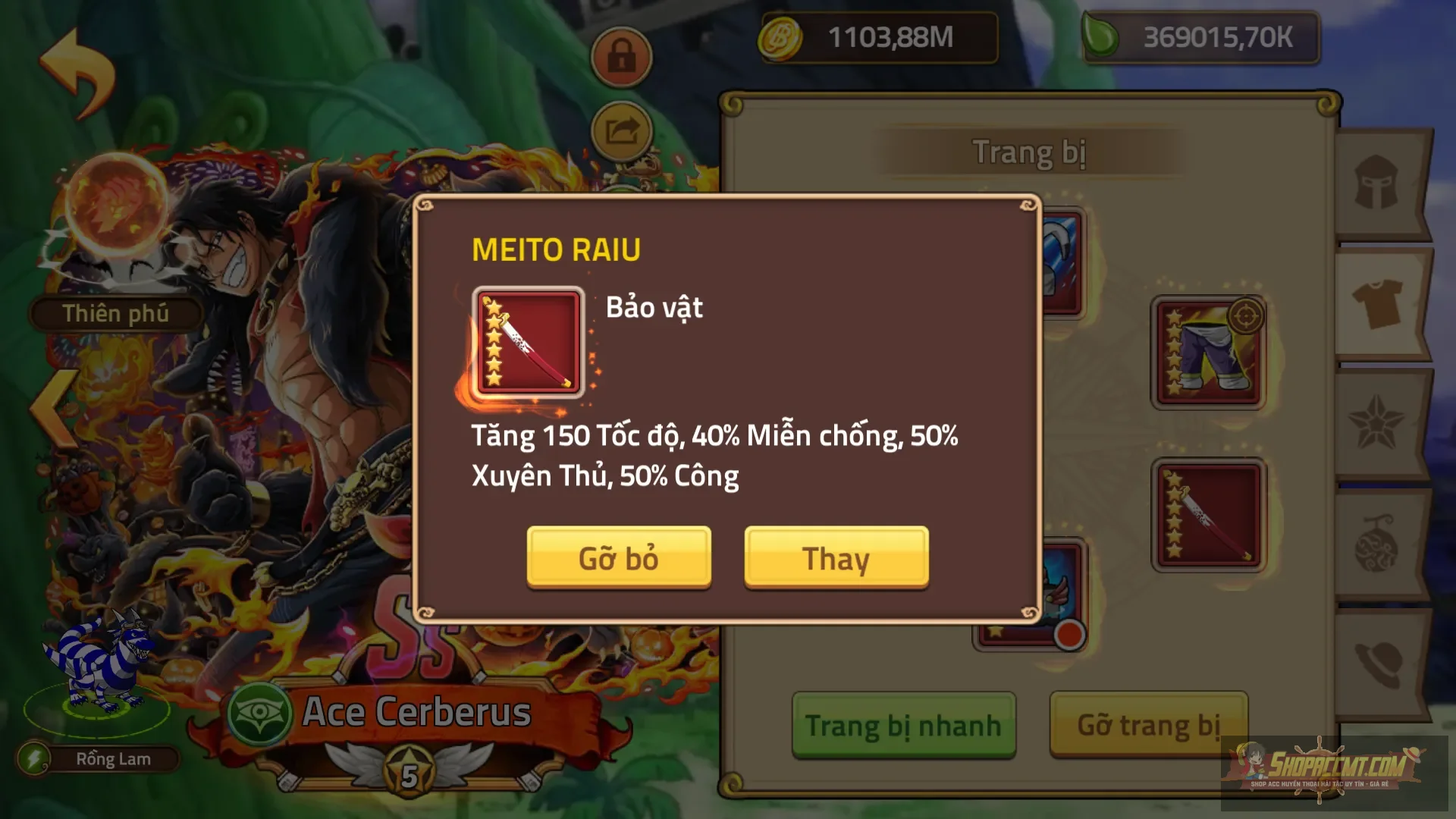The image size is (1456, 819).
Task: Select the Rồng Lam pet label
Action: (112, 759)
